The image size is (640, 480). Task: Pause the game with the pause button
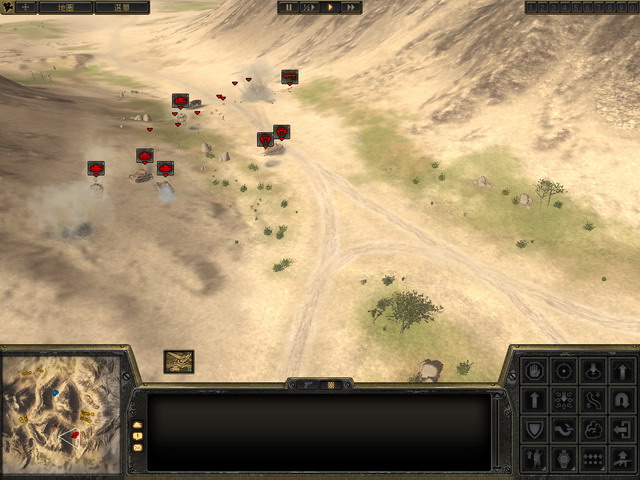coord(289,7)
